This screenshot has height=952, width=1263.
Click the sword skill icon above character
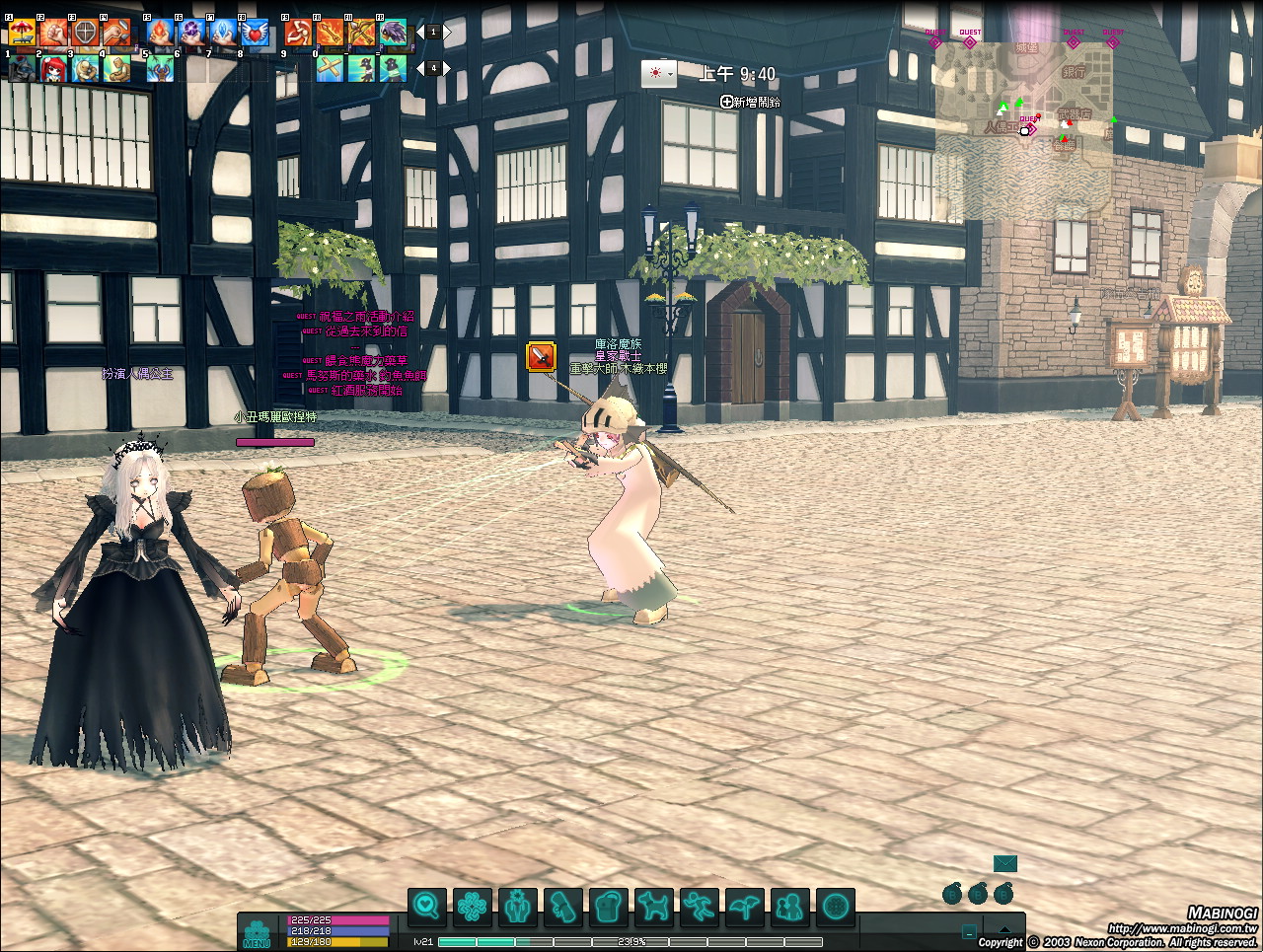[x=541, y=356]
